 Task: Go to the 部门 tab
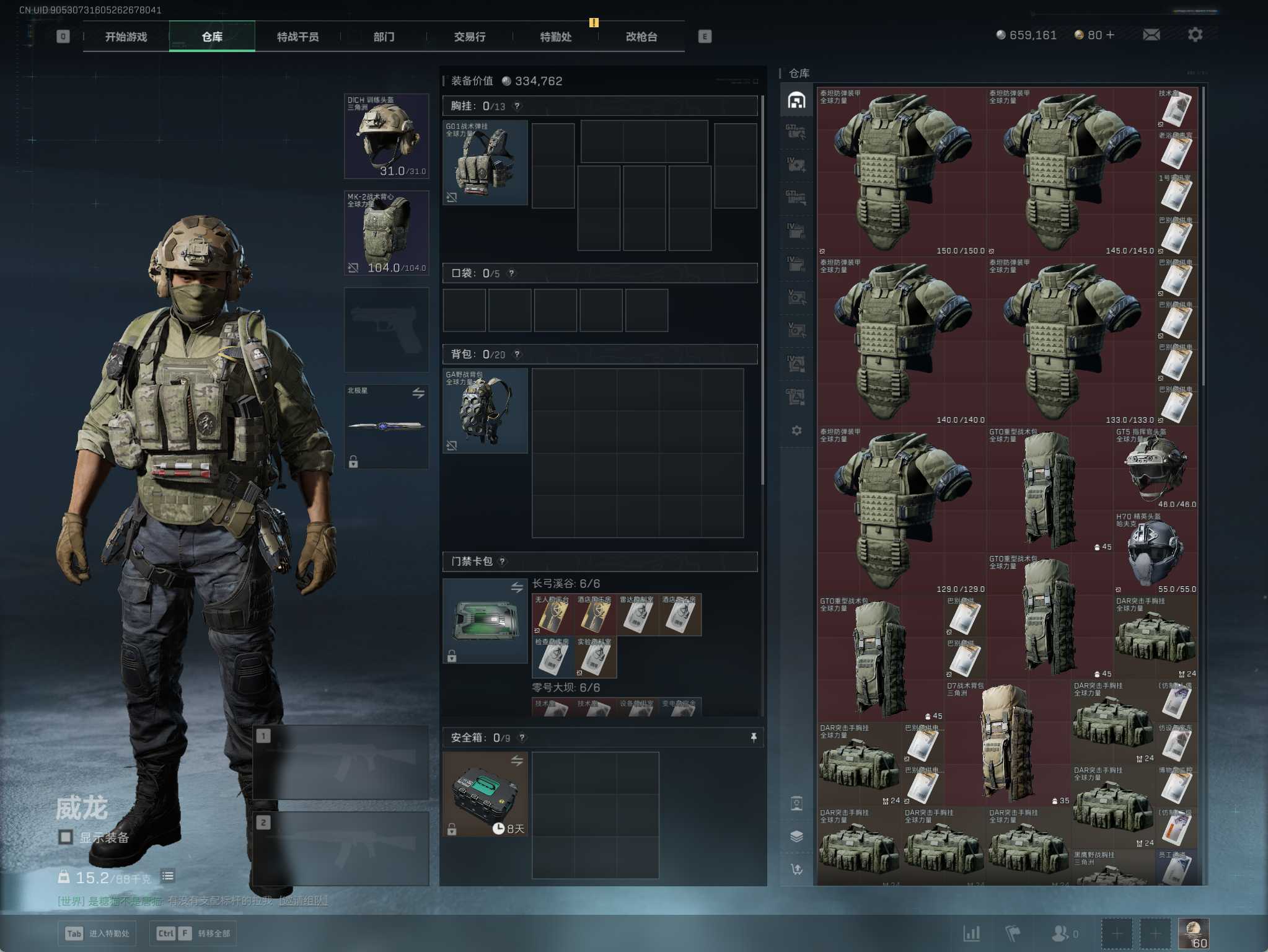point(384,37)
